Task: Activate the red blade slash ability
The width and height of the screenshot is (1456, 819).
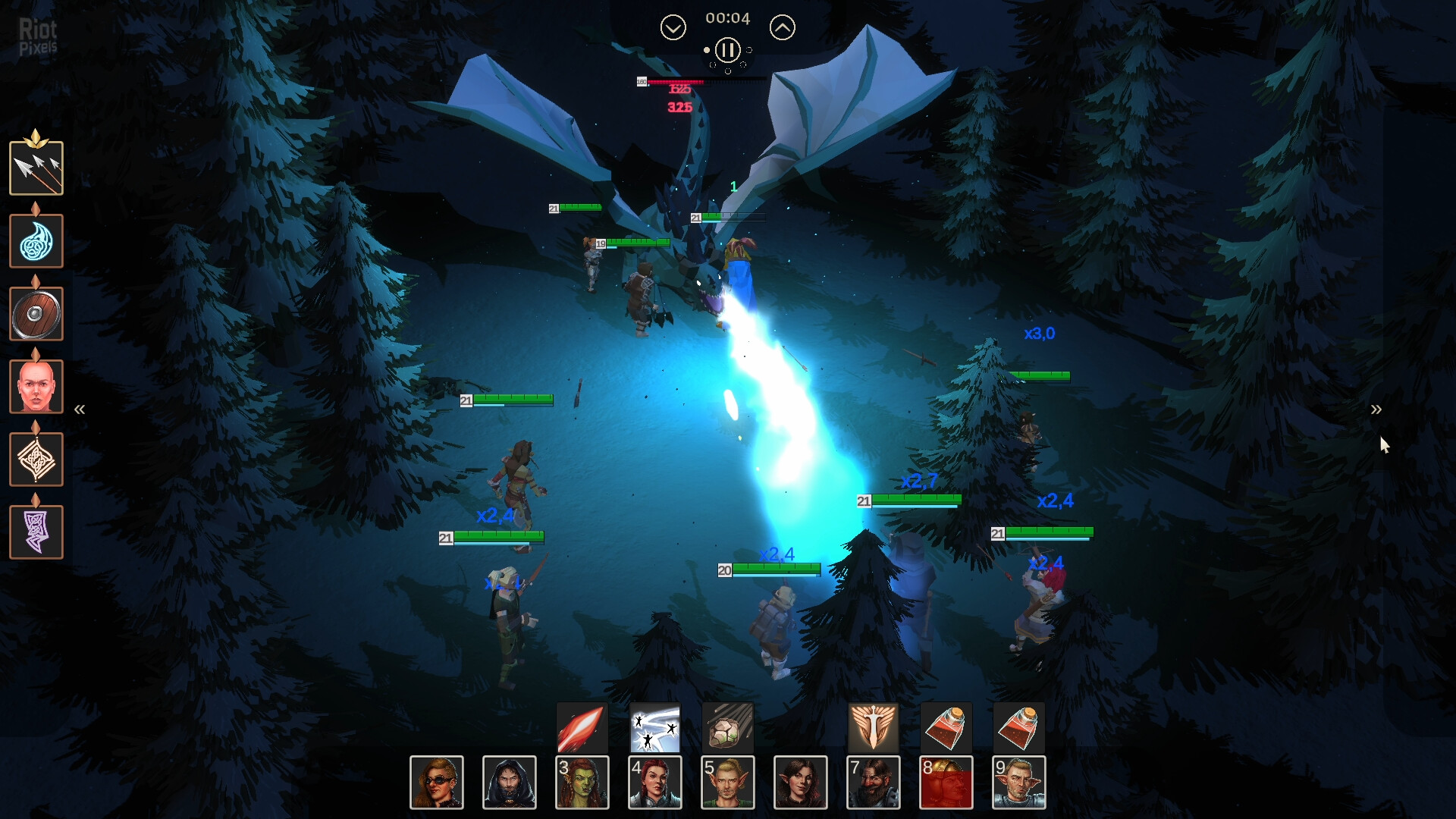Action: pos(582,728)
